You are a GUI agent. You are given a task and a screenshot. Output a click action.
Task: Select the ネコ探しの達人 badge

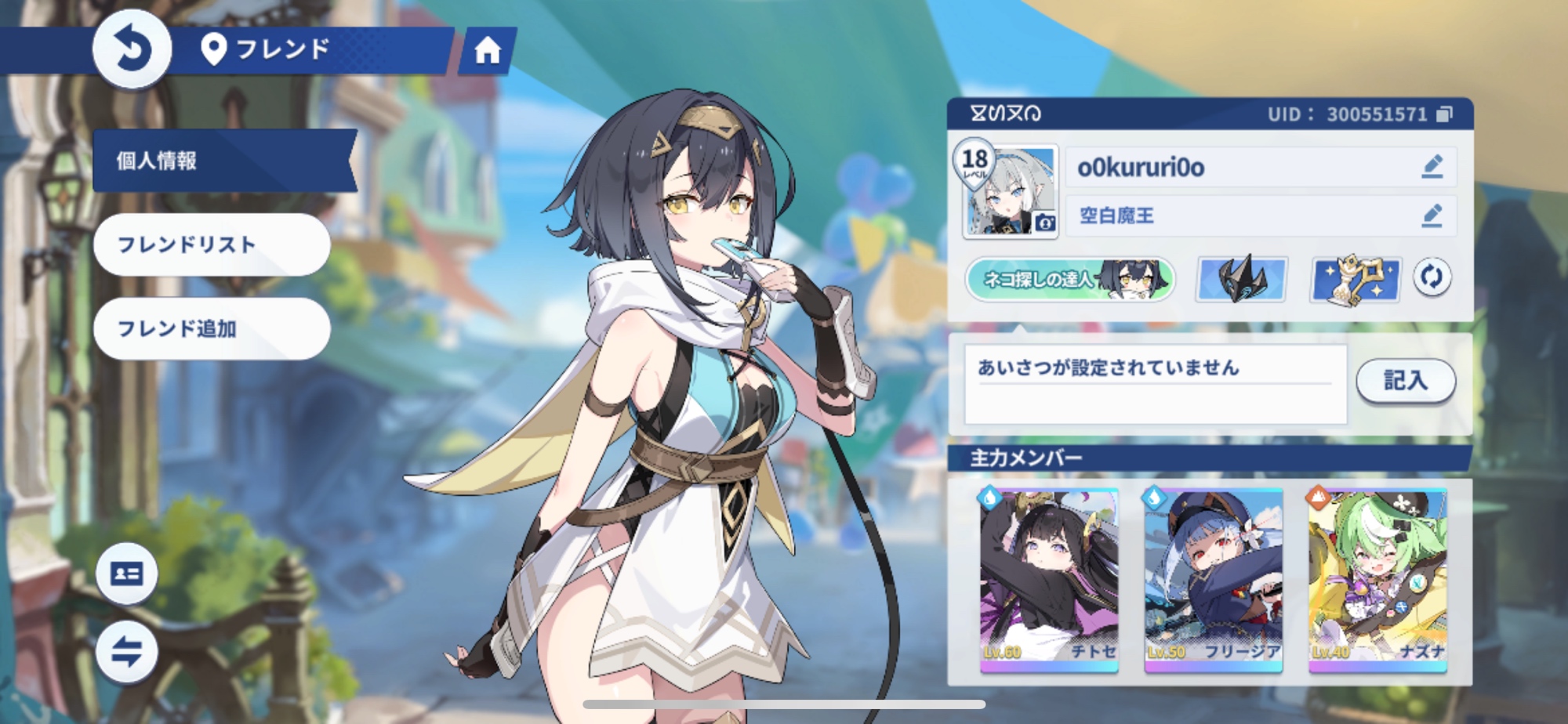pyautogui.click(x=1070, y=279)
